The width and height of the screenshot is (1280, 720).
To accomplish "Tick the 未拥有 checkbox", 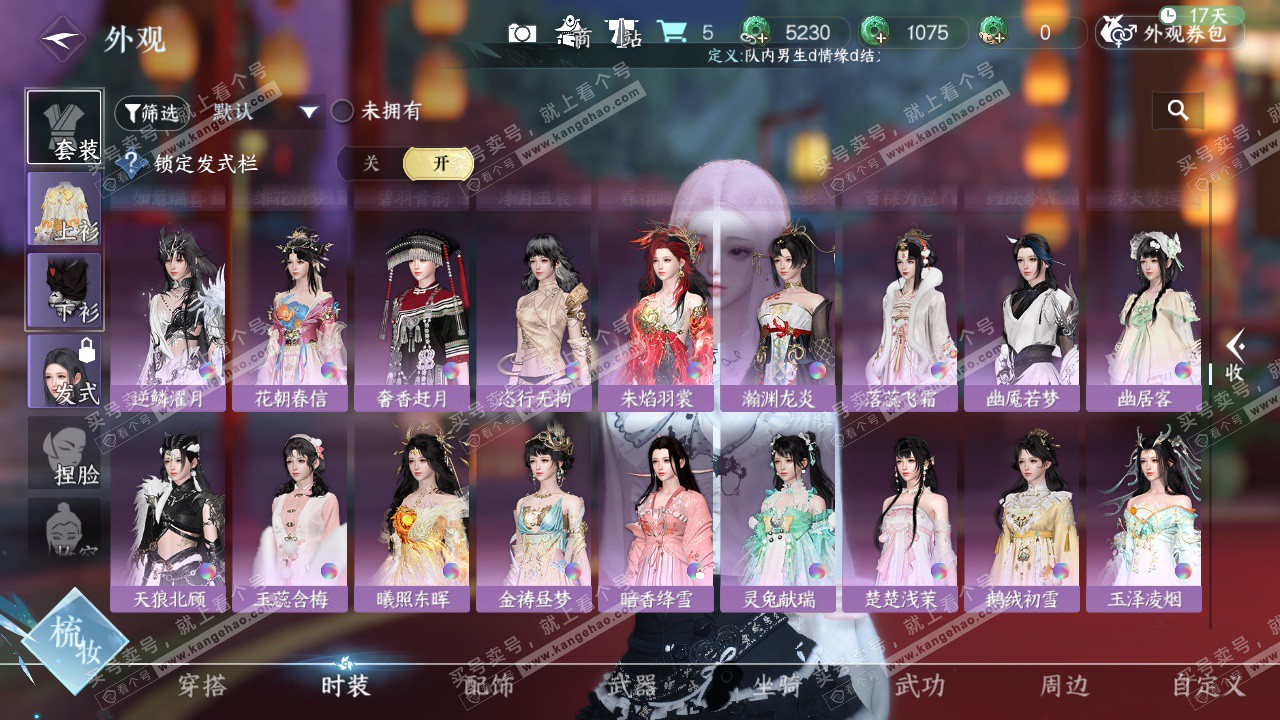I will 343,111.
